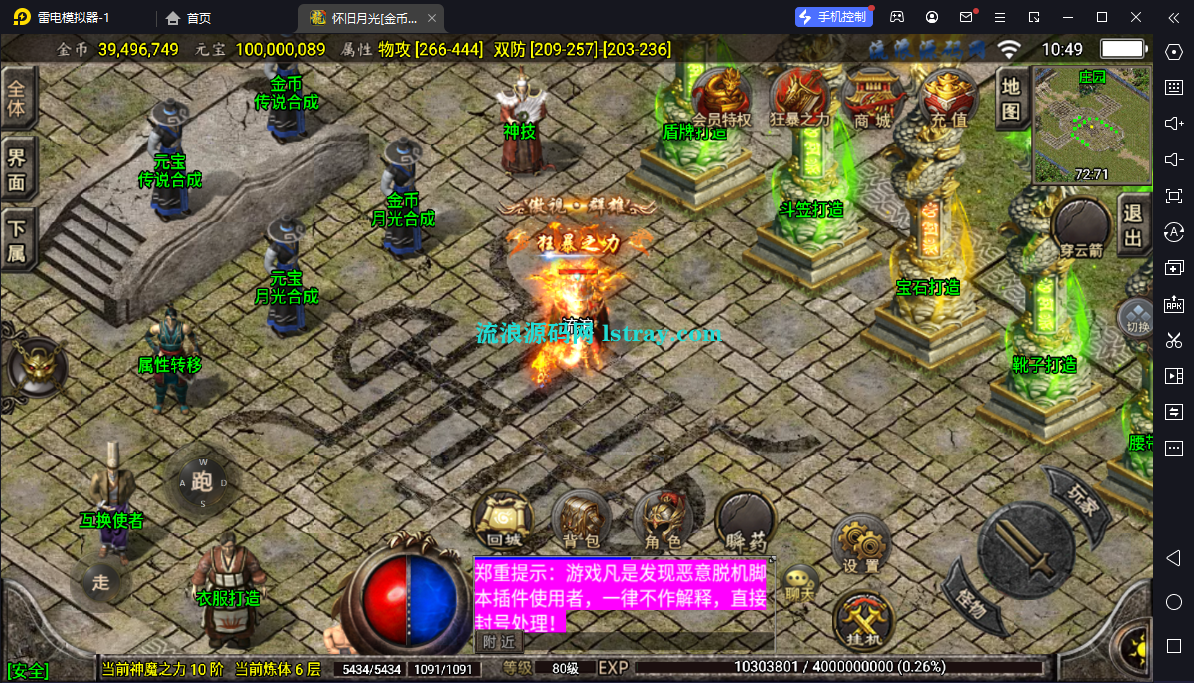
Task: Click the 切换 switch button
Action: coord(1137,317)
